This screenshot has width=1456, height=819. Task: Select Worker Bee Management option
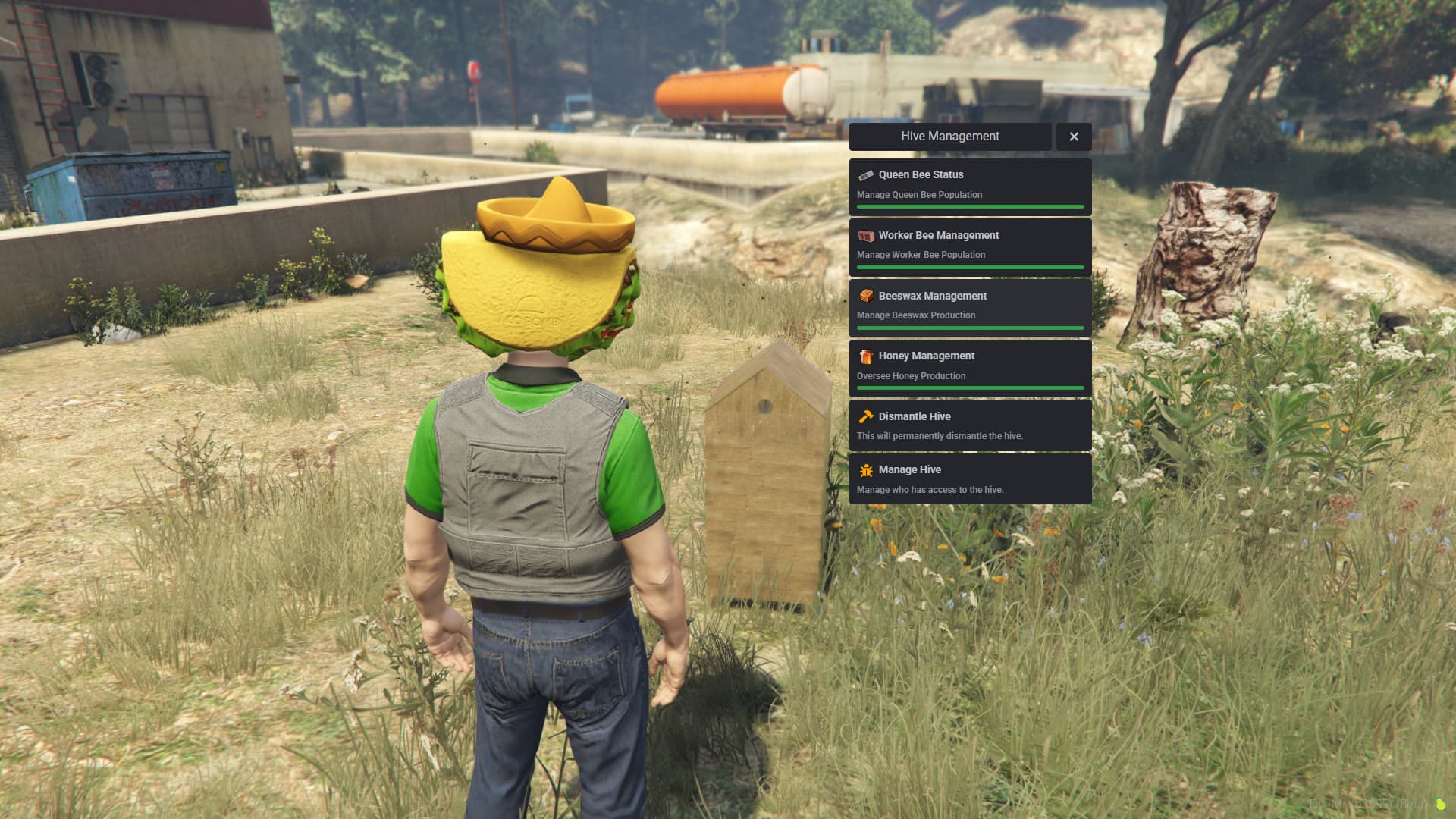[970, 246]
